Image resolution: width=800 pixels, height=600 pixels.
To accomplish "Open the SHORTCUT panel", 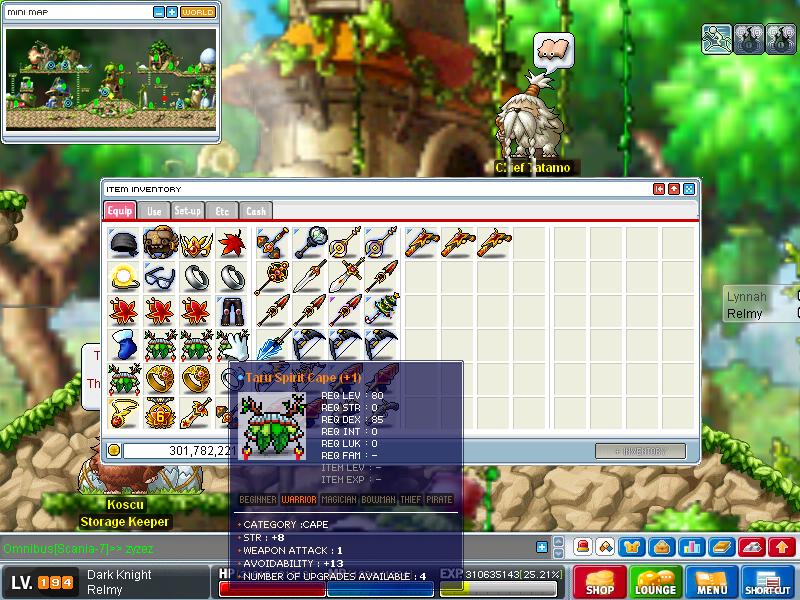I will point(768,582).
